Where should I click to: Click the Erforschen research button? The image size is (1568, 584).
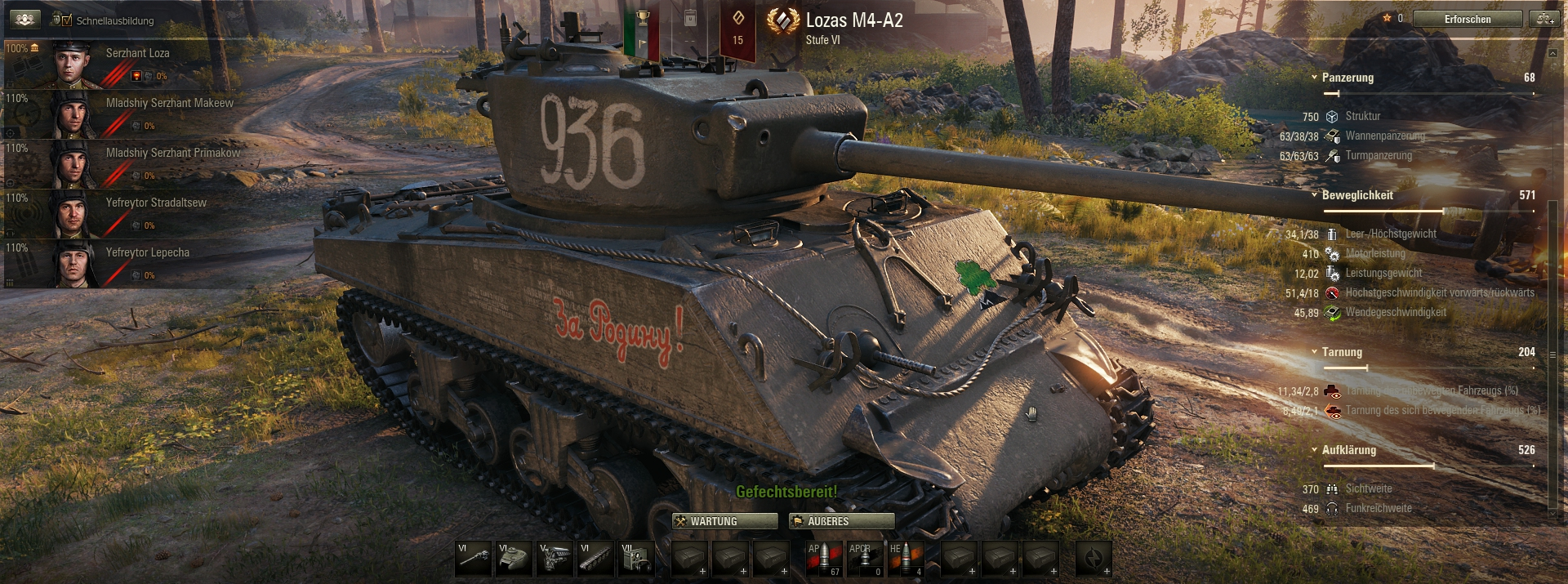[x=1467, y=19]
